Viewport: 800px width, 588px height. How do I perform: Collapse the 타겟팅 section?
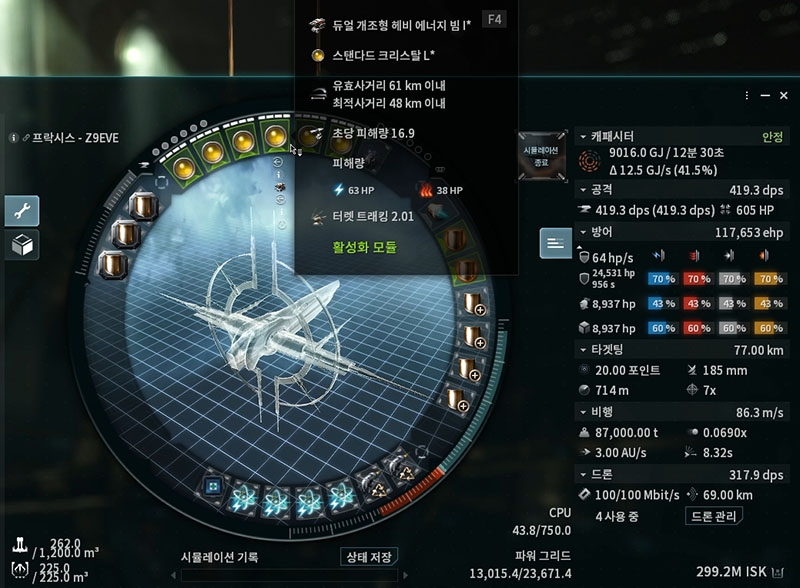click(582, 350)
